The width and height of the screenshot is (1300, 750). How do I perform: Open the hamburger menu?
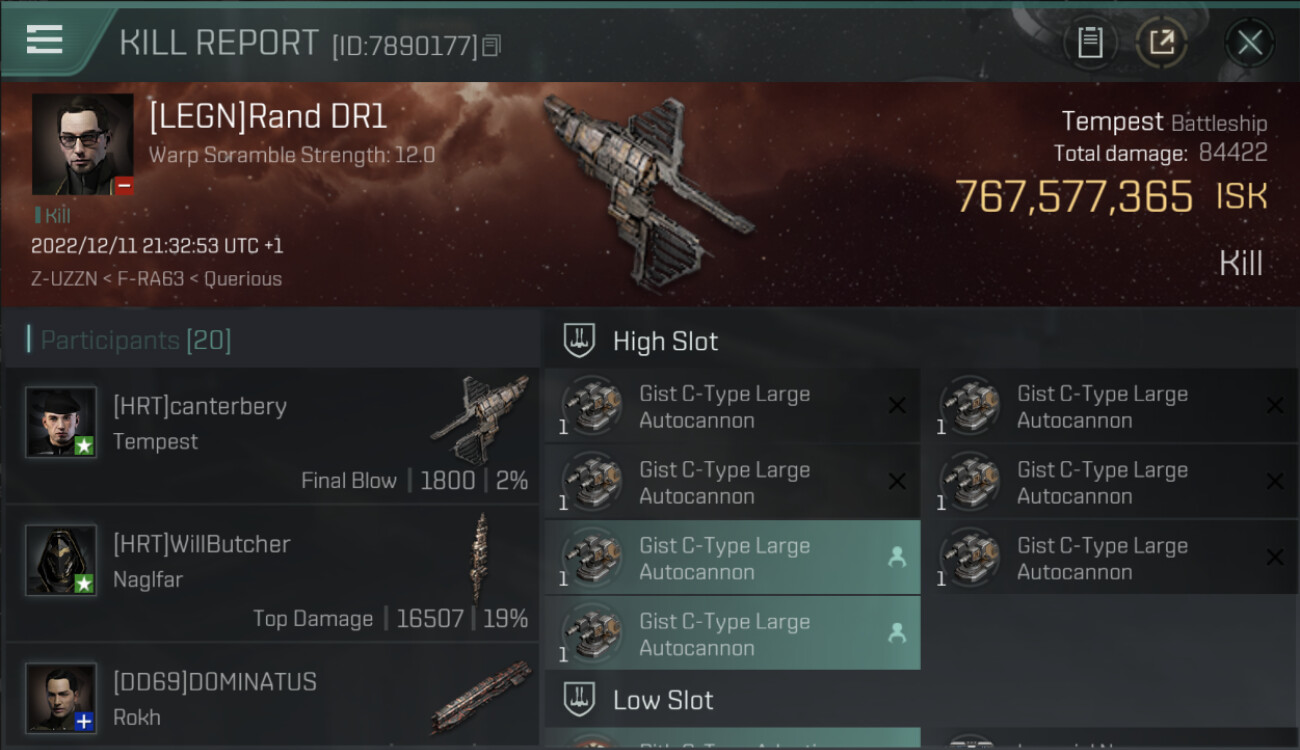45,40
